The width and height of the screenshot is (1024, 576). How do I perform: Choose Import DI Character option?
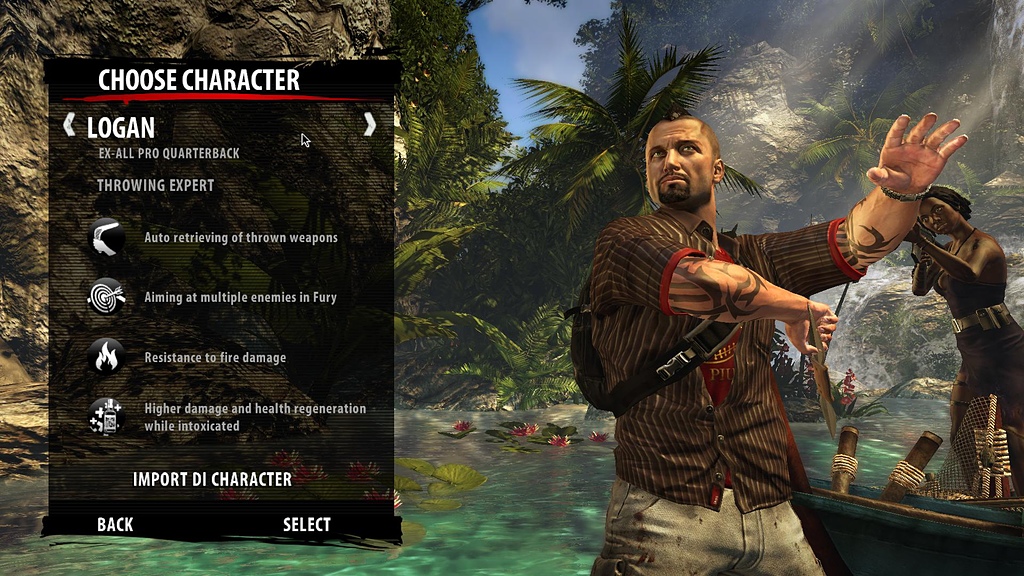tap(212, 479)
